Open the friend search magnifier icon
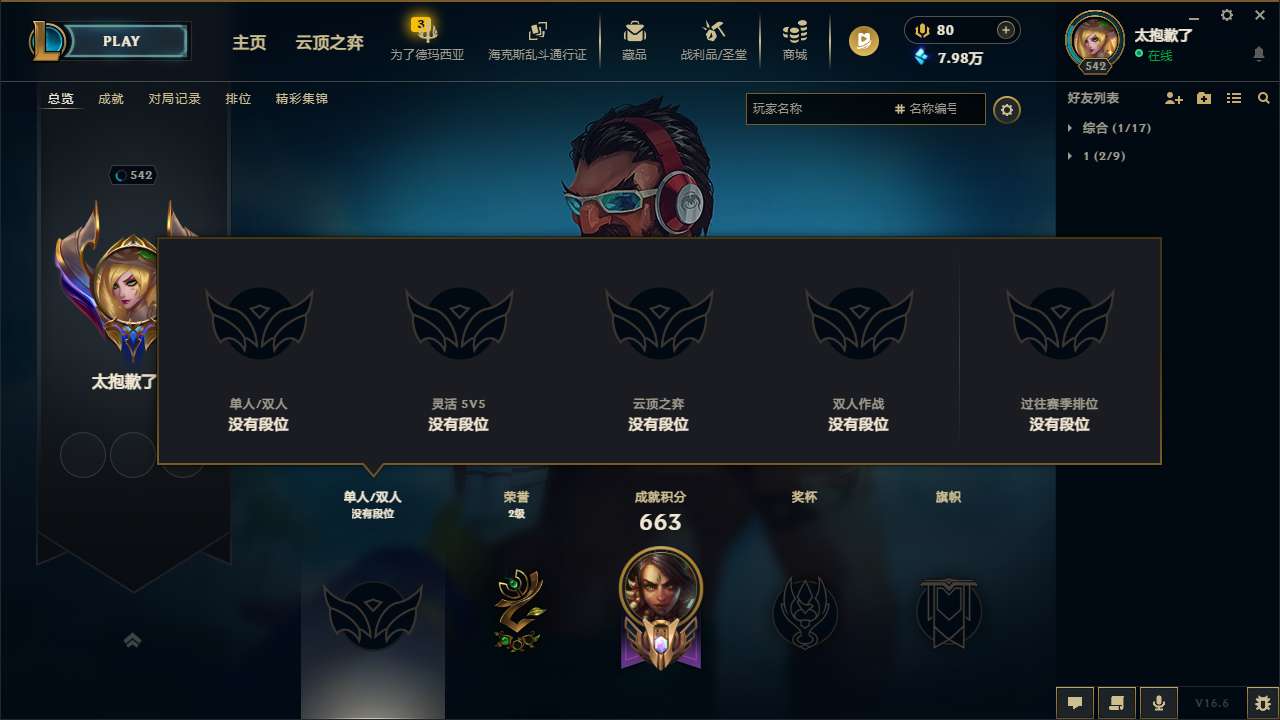This screenshot has width=1280, height=720. pyautogui.click(x=1263, y=98)
